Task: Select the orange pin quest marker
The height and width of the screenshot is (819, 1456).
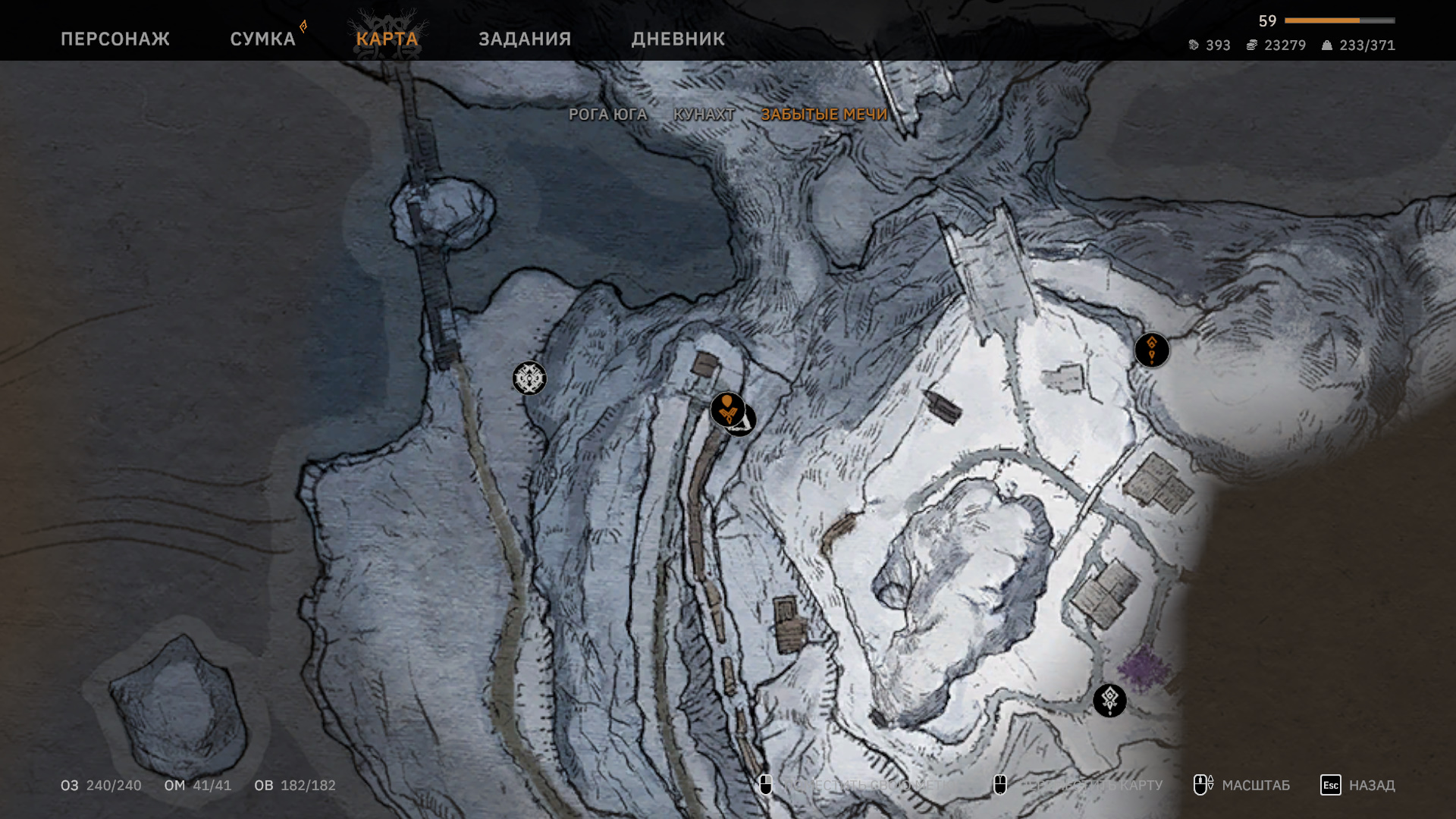Action: (x=726, y=409)
